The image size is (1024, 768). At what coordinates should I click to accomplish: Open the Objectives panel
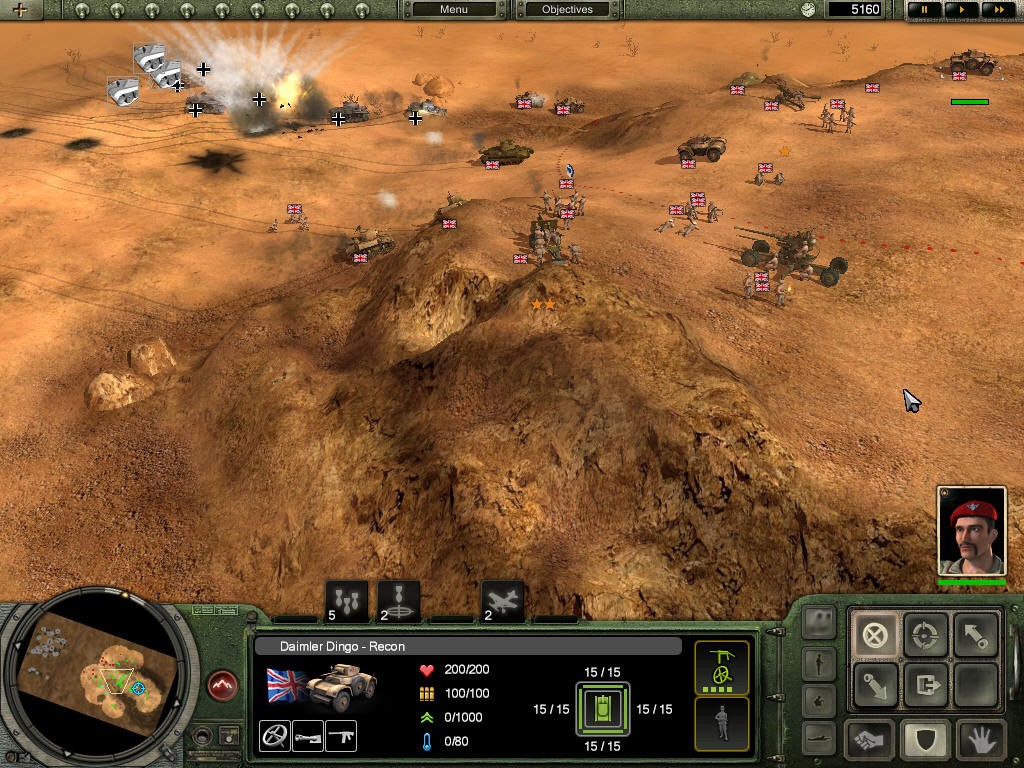pyautogui.click(x=567, y=10)
